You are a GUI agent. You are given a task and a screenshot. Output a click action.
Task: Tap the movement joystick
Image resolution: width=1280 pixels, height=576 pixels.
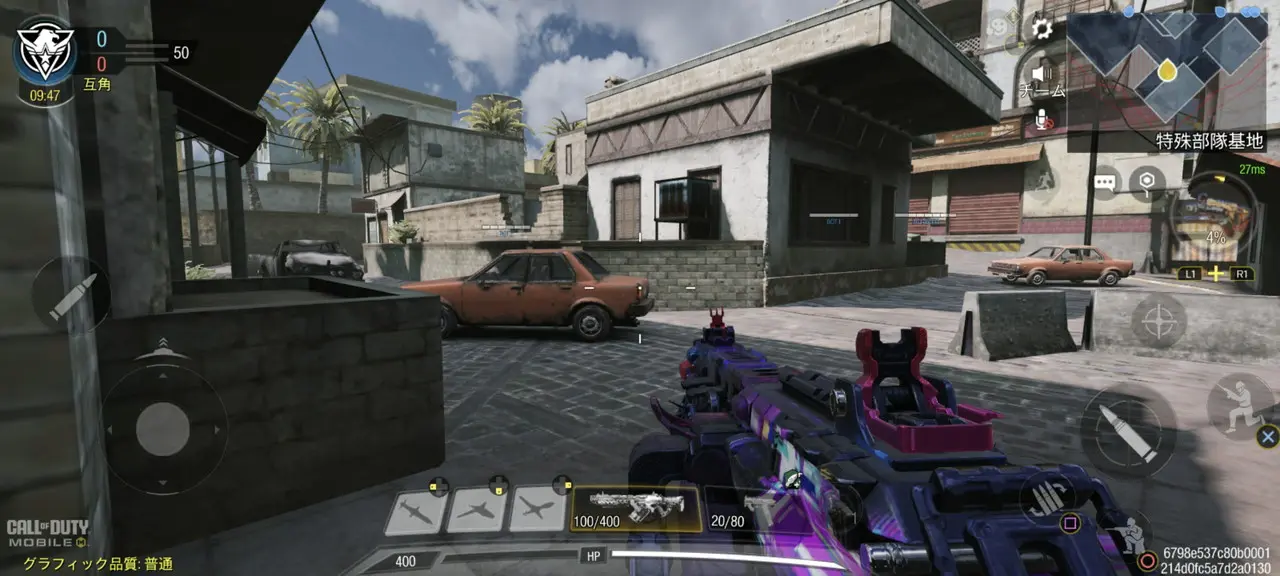(x=163, y=430)
